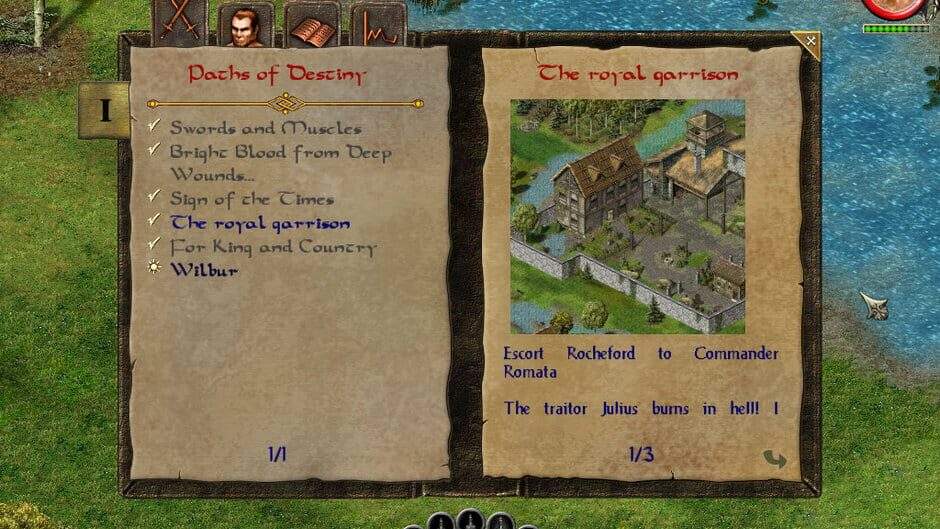Choose Bright Blood from Deep Wounds quest

tap(280, 162)
